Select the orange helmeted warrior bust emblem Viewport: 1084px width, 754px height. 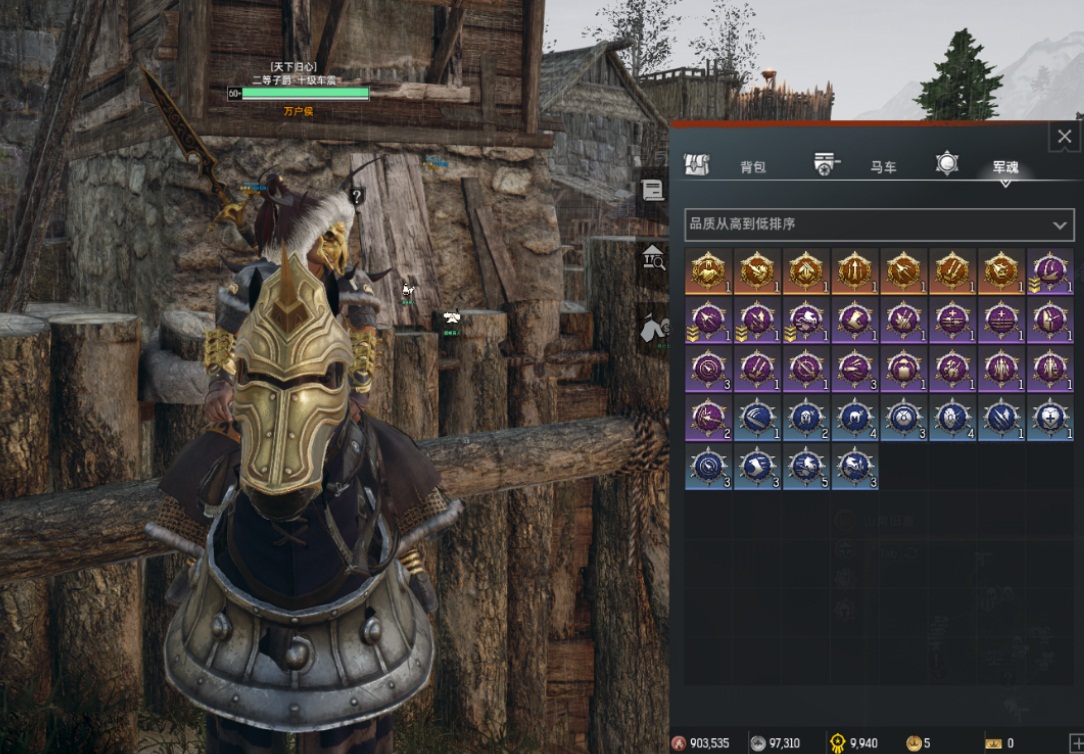(x=708, y=270)
